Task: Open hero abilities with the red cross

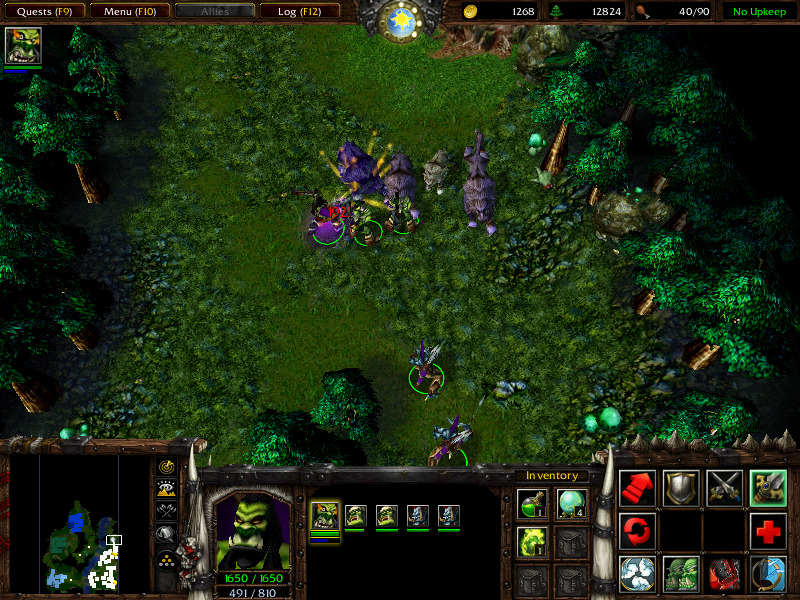Action: (x=768, y=531)
